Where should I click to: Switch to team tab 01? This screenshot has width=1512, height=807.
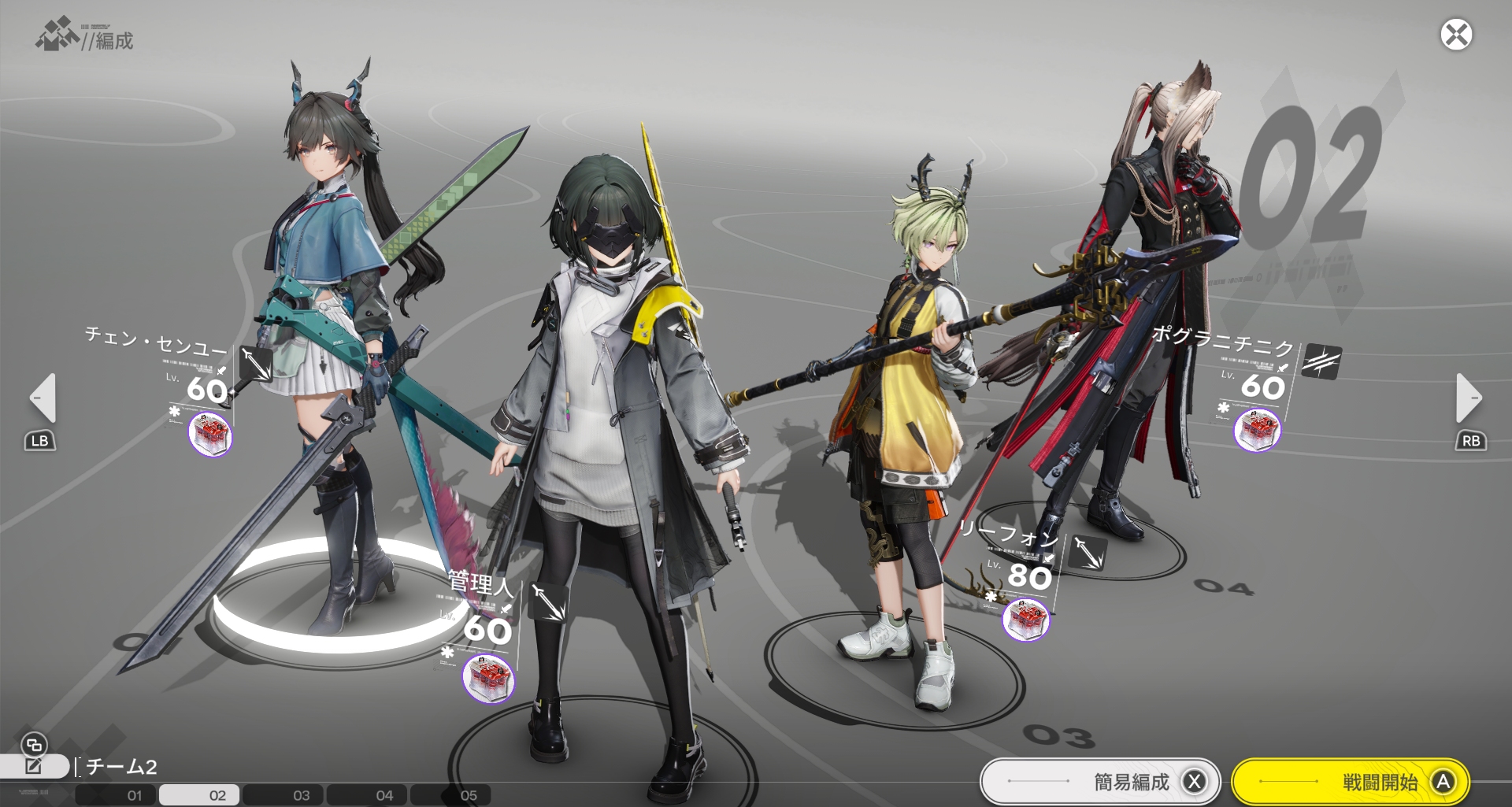[135, 795]
